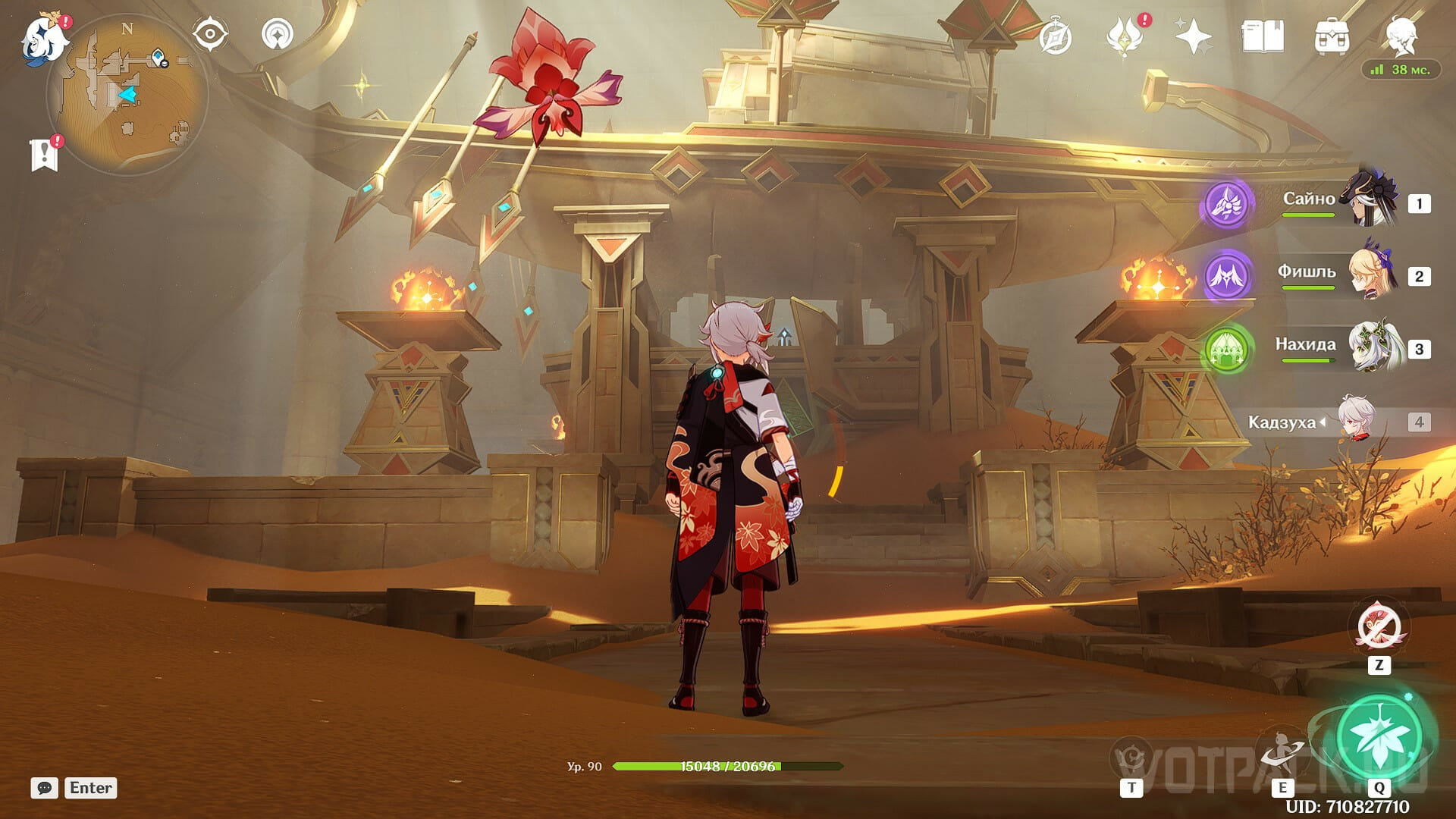The width and height of the screenshot is (1456, 819).
Task: Activate the elemental sight eye icon
Action: 210,35
